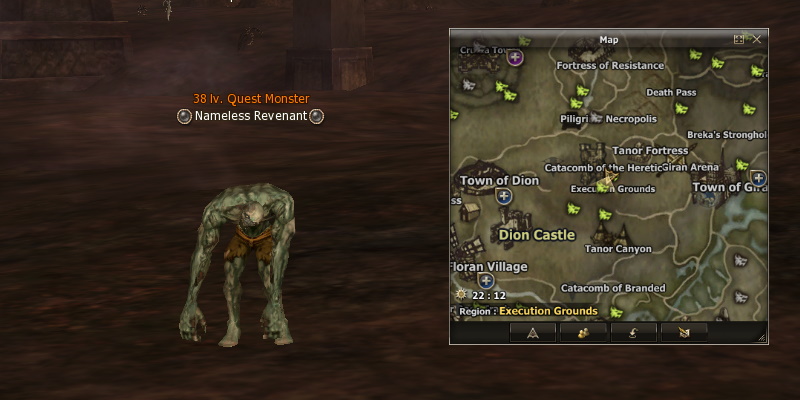The height and width of the screenshot is (400, 800).
Task: Close the Map window
Action: pos(757,39)
